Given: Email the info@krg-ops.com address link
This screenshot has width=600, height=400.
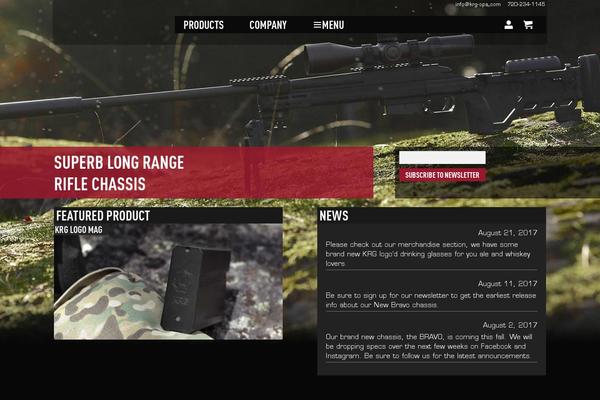Looking at the screenshot, I should pos(477,5).
